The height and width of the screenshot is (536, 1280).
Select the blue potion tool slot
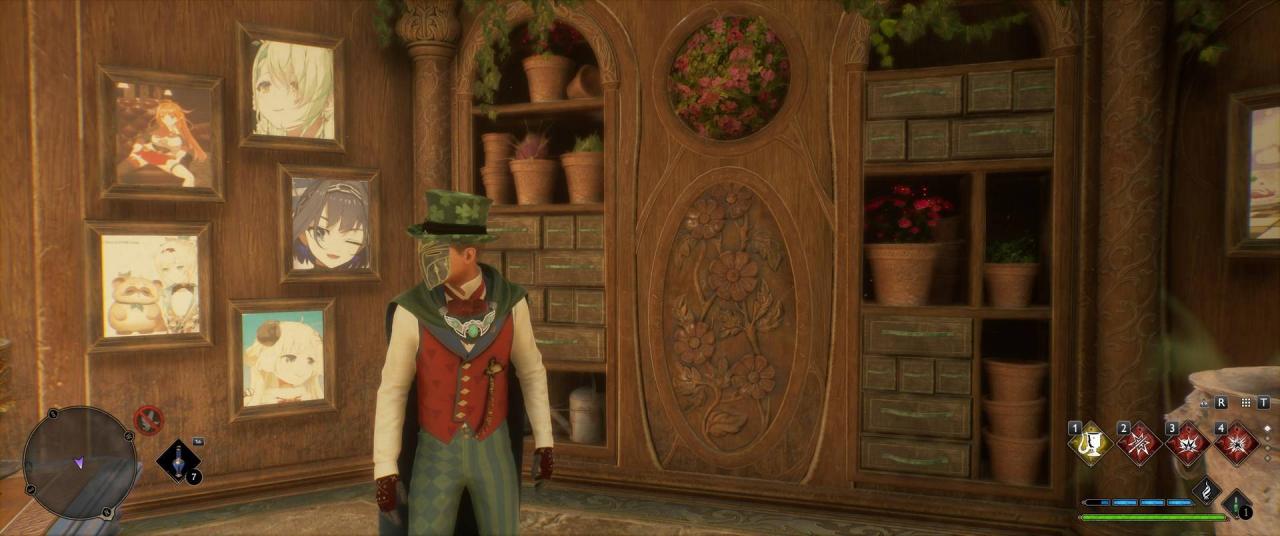point(177,461)
